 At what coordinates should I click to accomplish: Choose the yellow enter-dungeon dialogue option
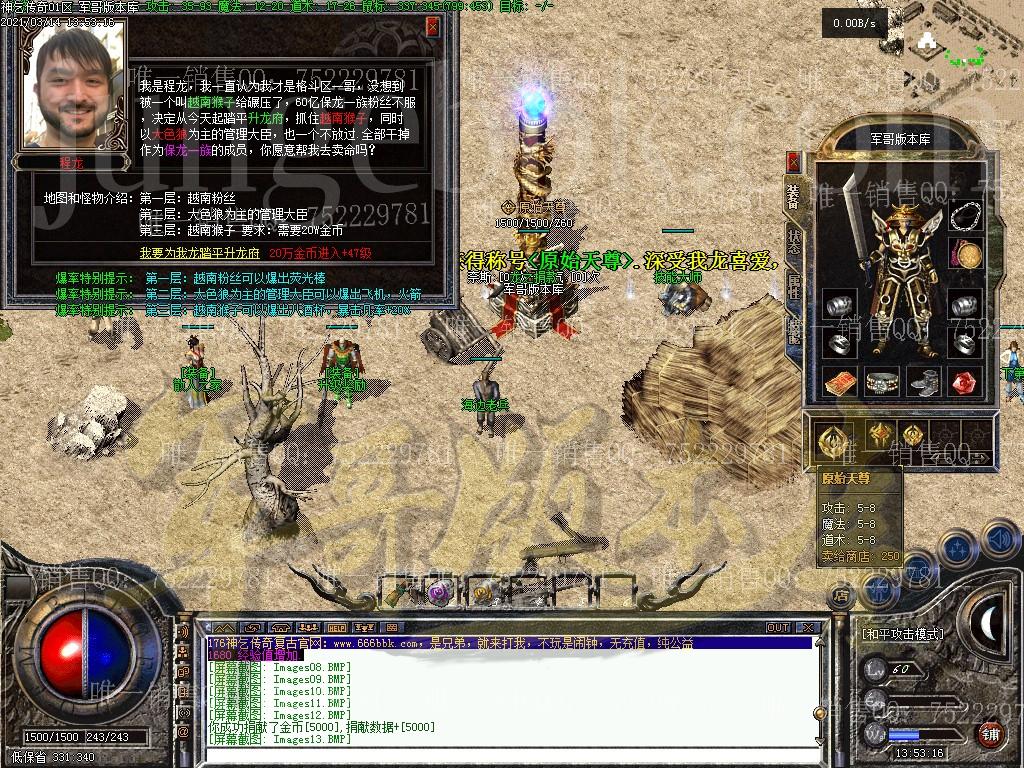[199, 253]
